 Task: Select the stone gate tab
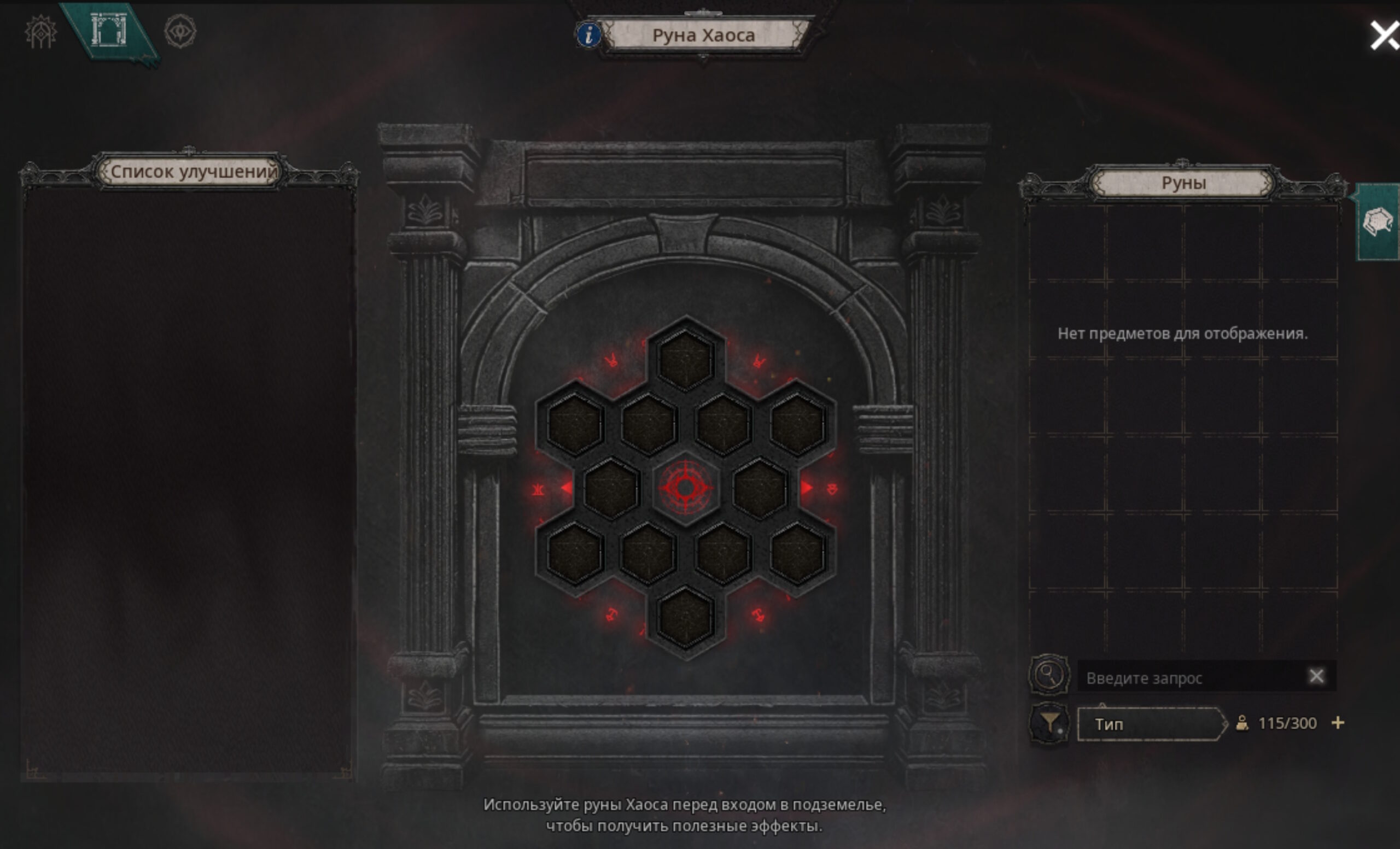pos(108,31)
